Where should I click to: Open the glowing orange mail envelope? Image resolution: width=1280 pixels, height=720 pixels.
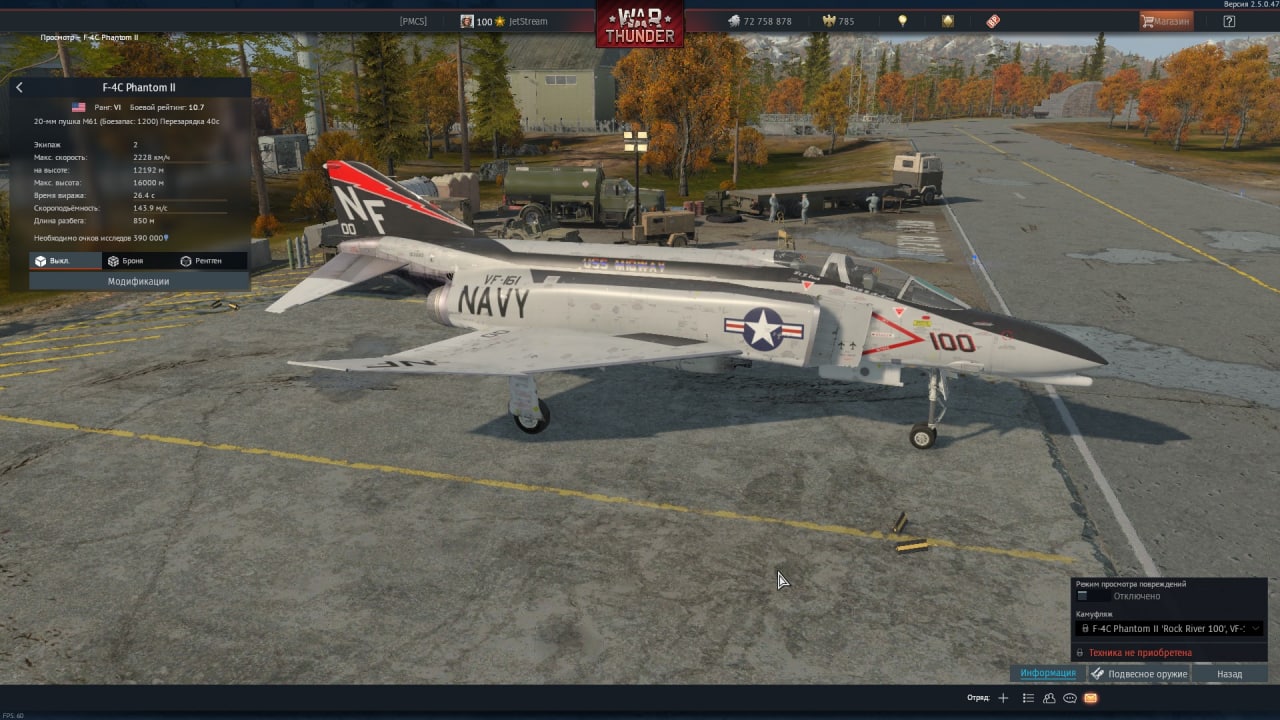(1091, 698)
